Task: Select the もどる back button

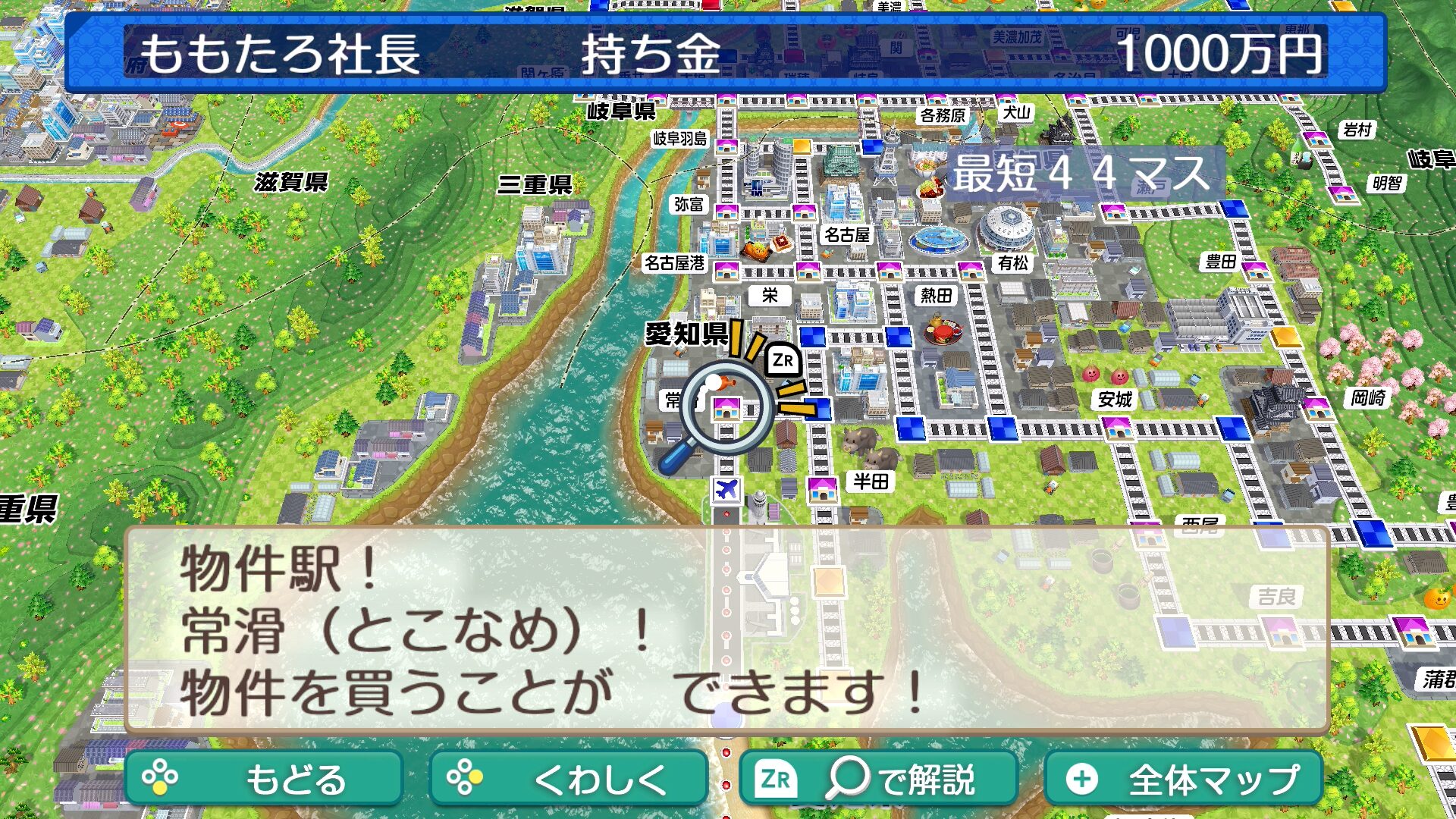Action: (x=263, y=778)
